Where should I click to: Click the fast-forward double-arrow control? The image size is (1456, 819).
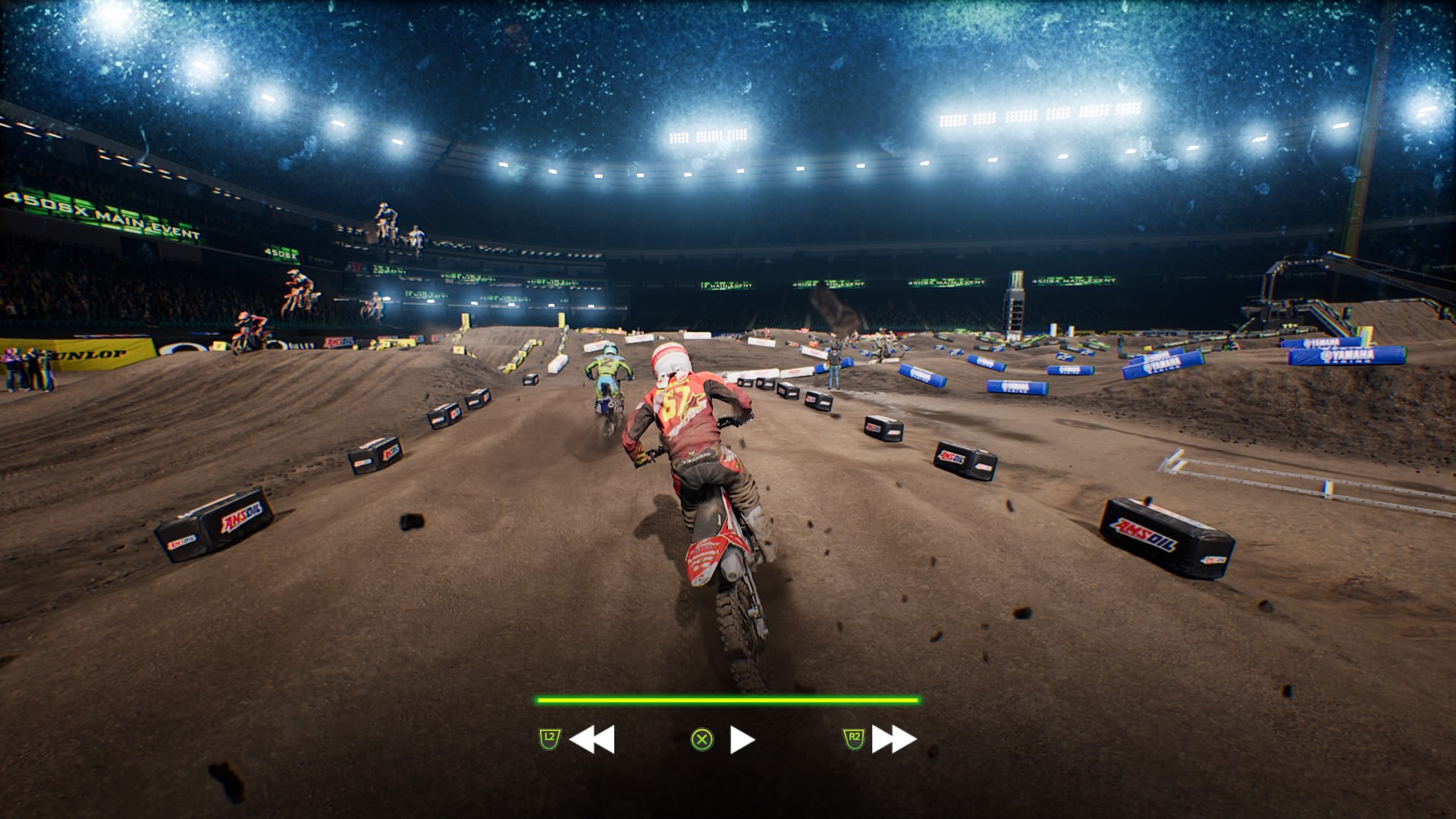[894, 739]
